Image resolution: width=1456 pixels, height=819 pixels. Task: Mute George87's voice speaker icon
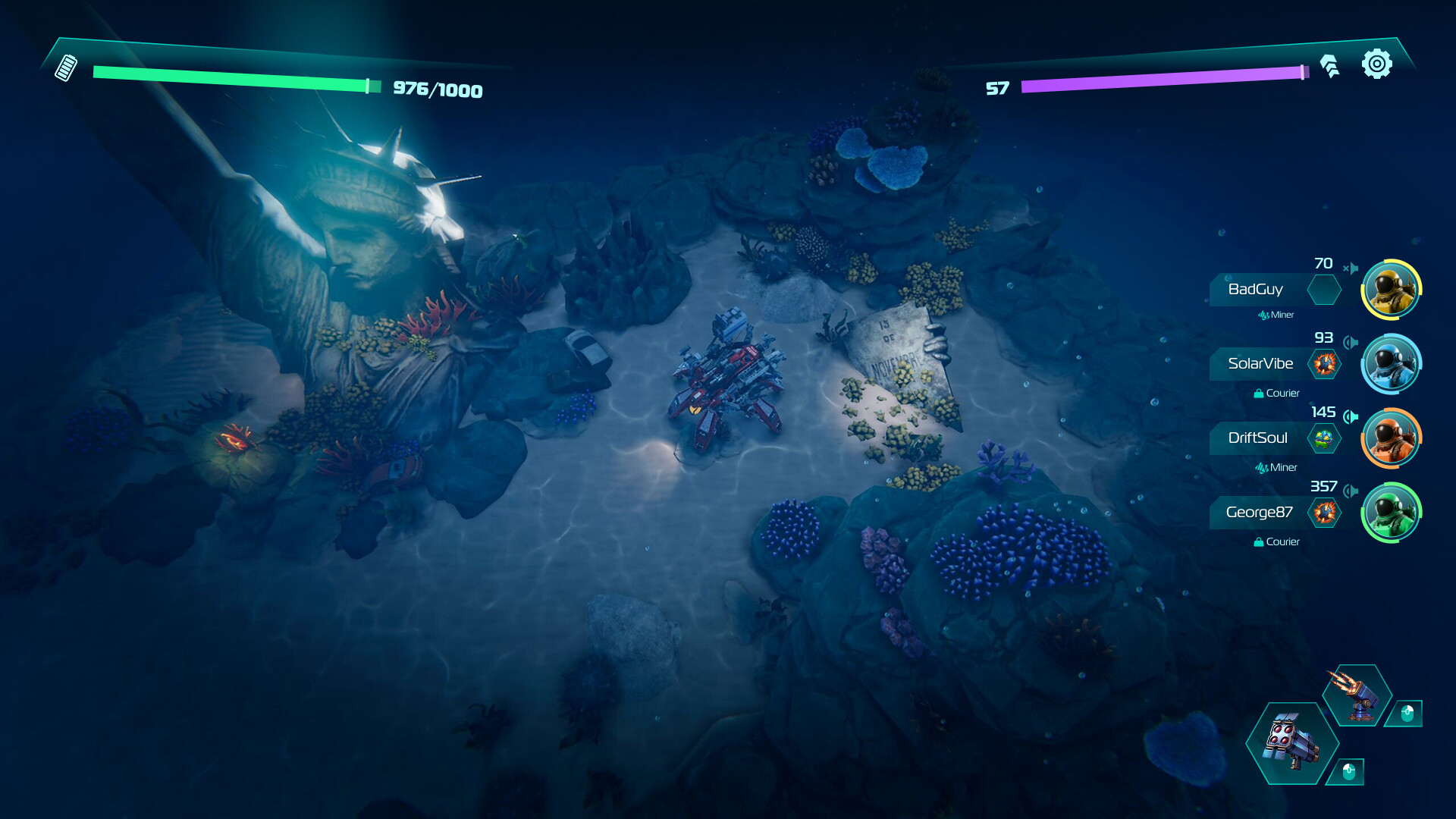(1351, 491)
